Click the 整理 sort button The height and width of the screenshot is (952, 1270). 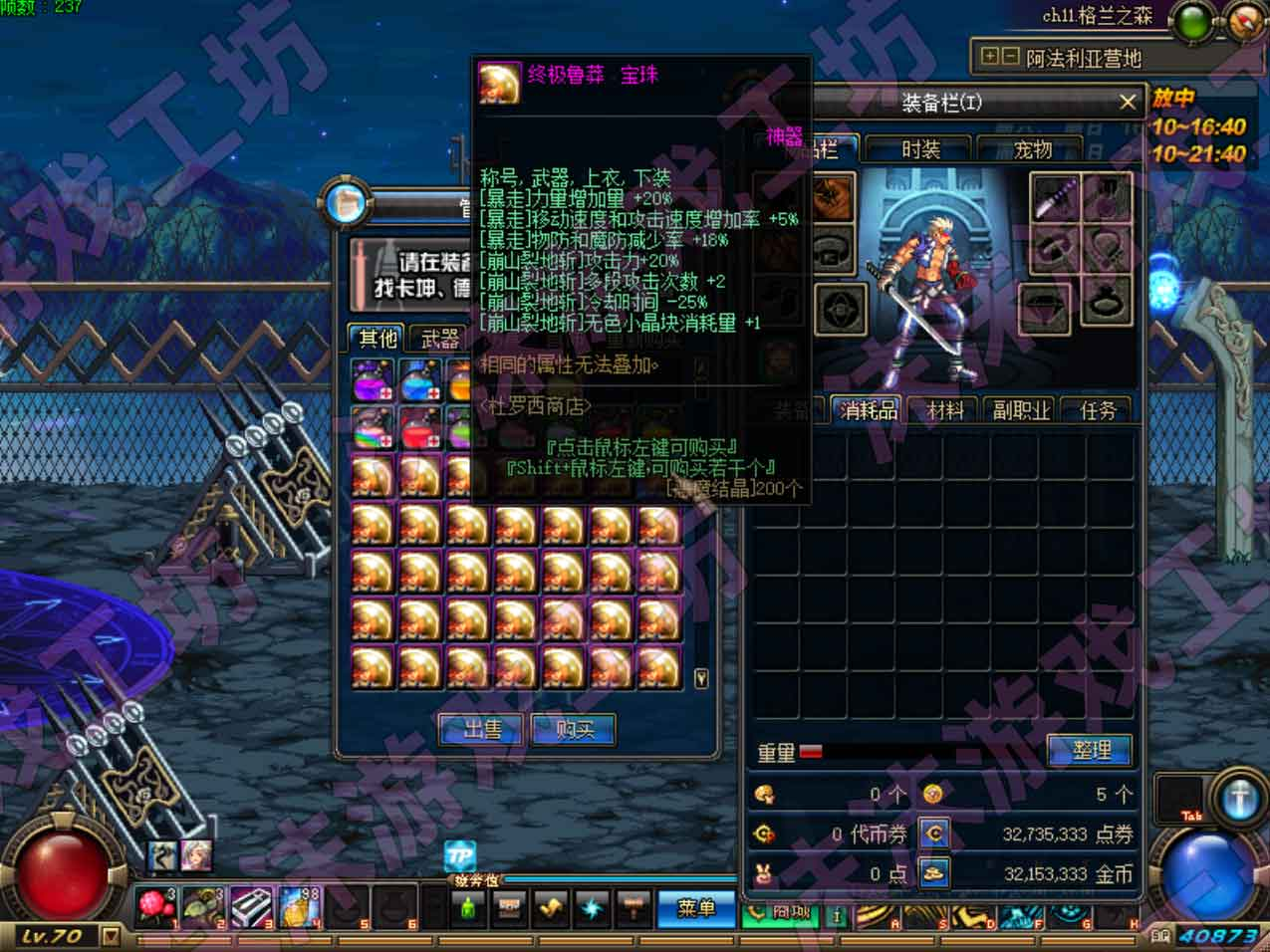(1091, 751)
